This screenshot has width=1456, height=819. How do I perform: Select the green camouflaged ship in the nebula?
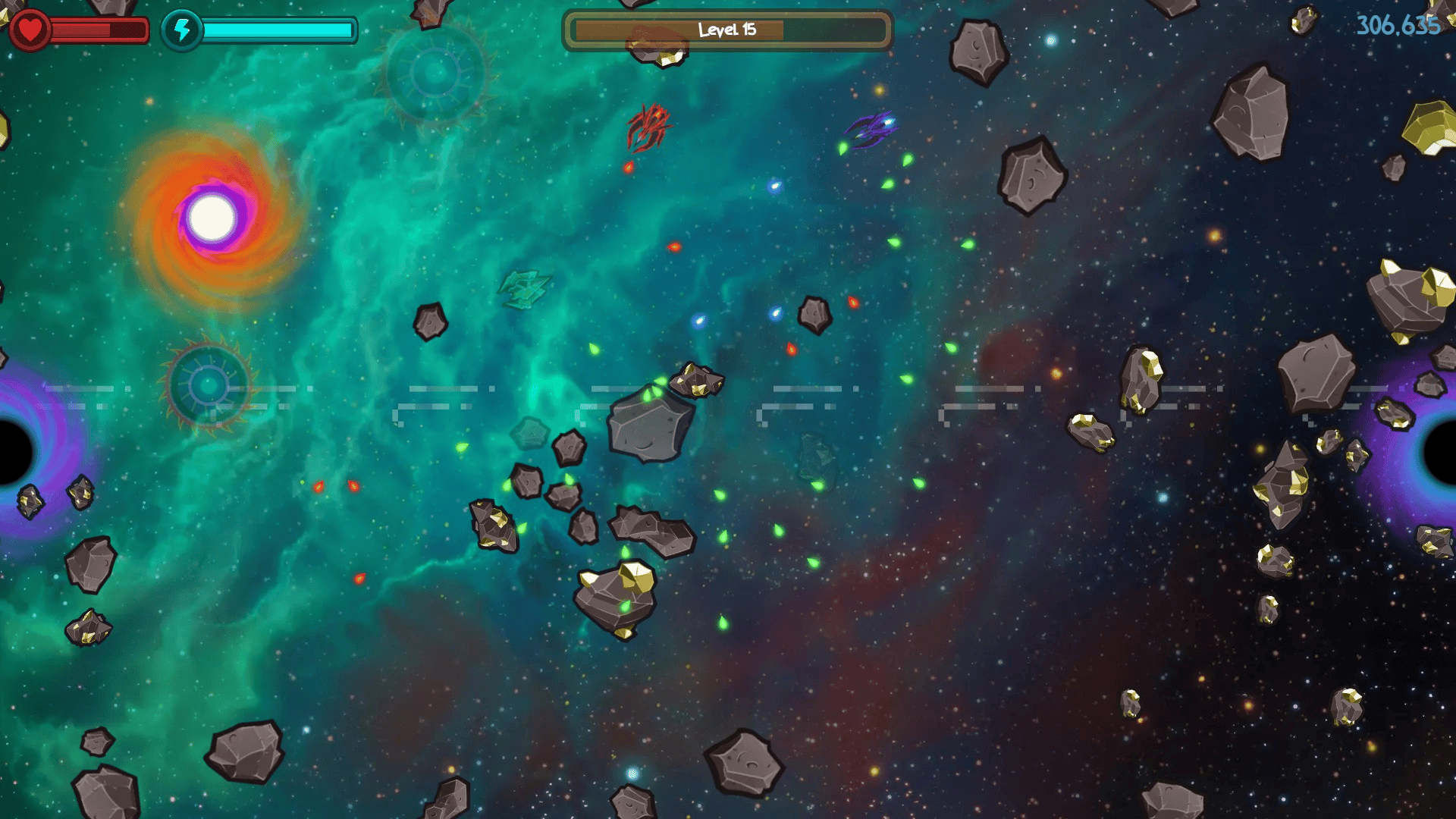pyautogui.click(x=526, y=288)
